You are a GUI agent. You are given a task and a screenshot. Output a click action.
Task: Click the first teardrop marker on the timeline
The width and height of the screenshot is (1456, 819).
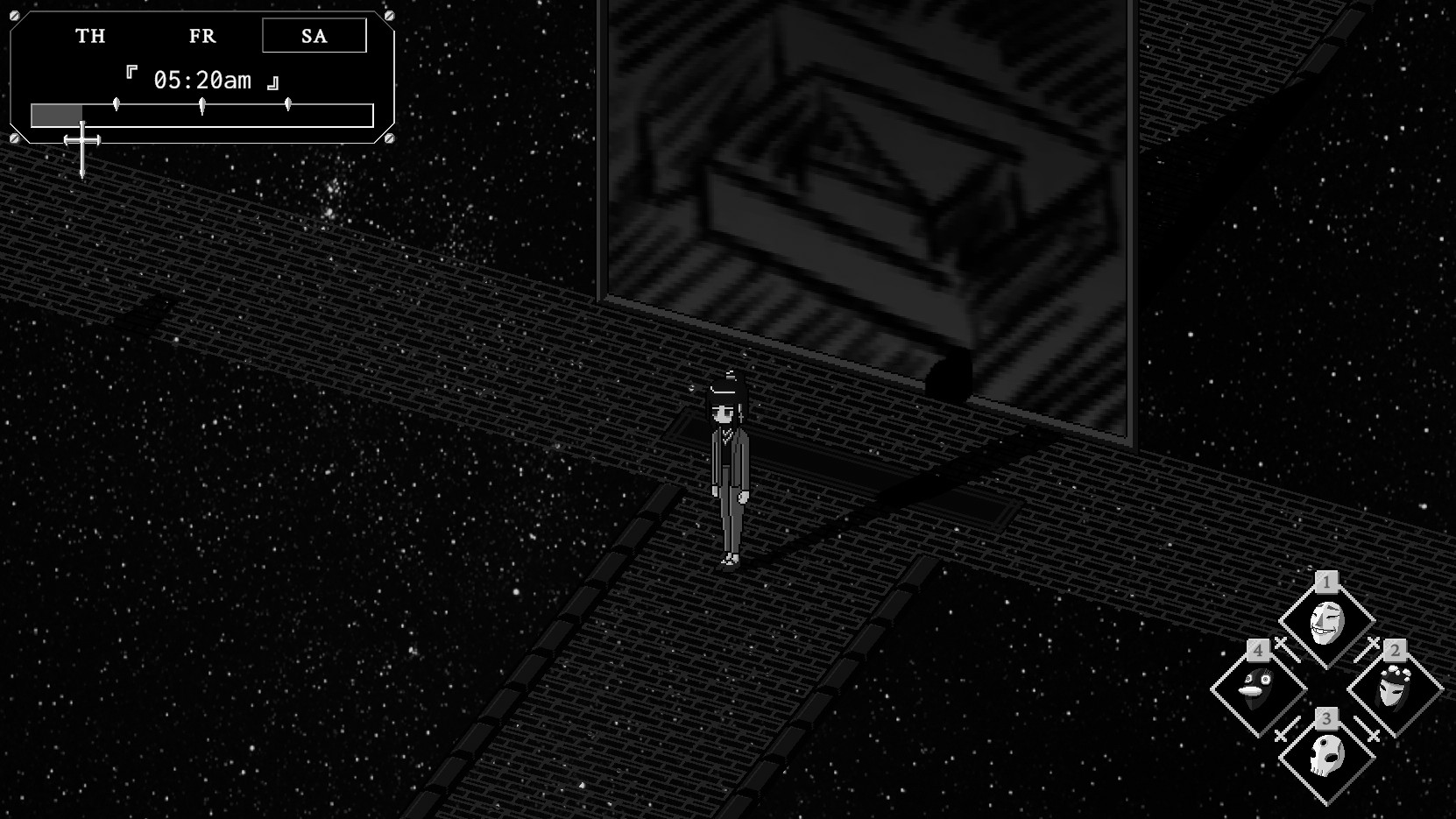point(117,103)
